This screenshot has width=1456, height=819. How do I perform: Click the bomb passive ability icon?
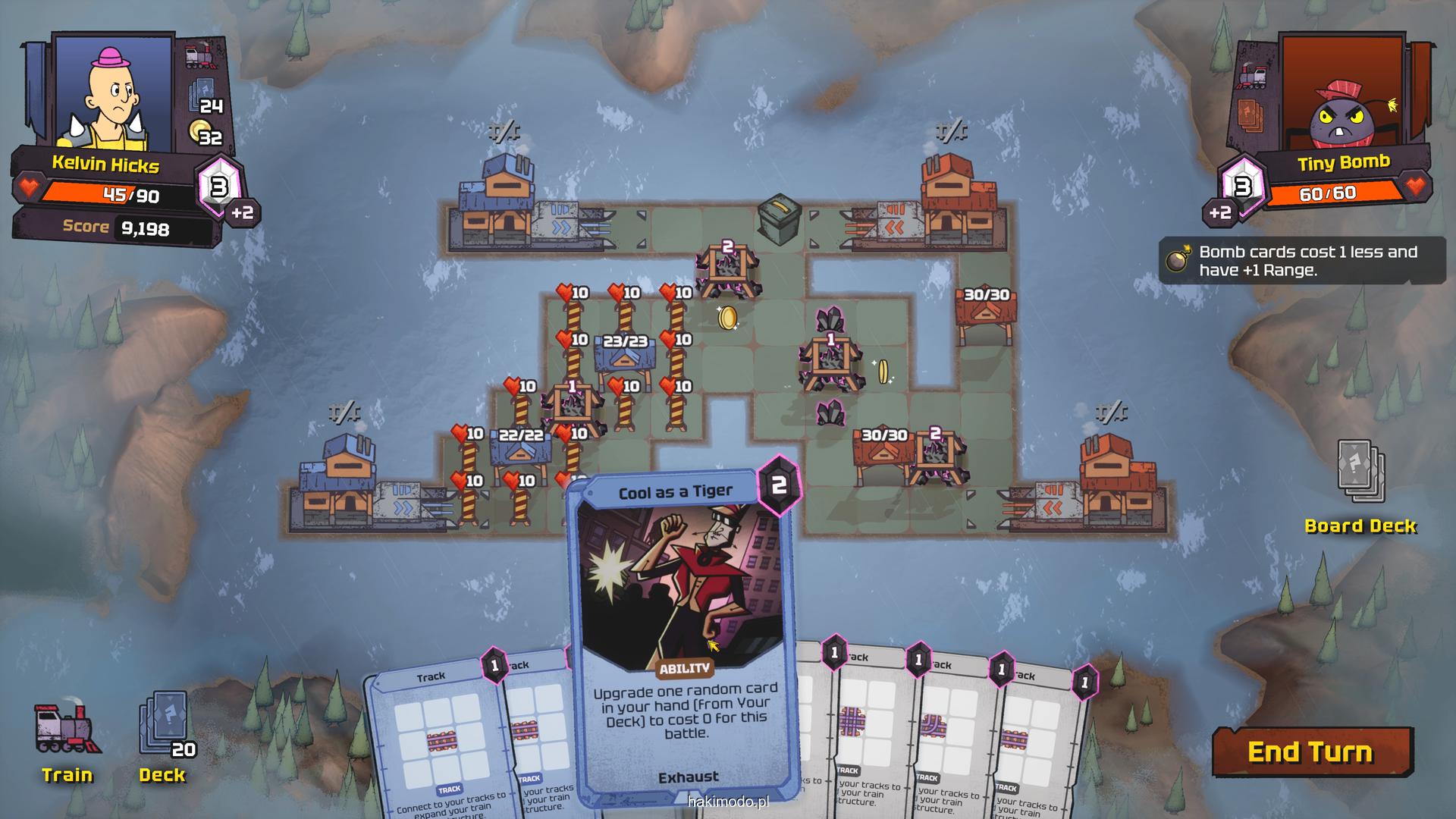(x=1178, y=260)
